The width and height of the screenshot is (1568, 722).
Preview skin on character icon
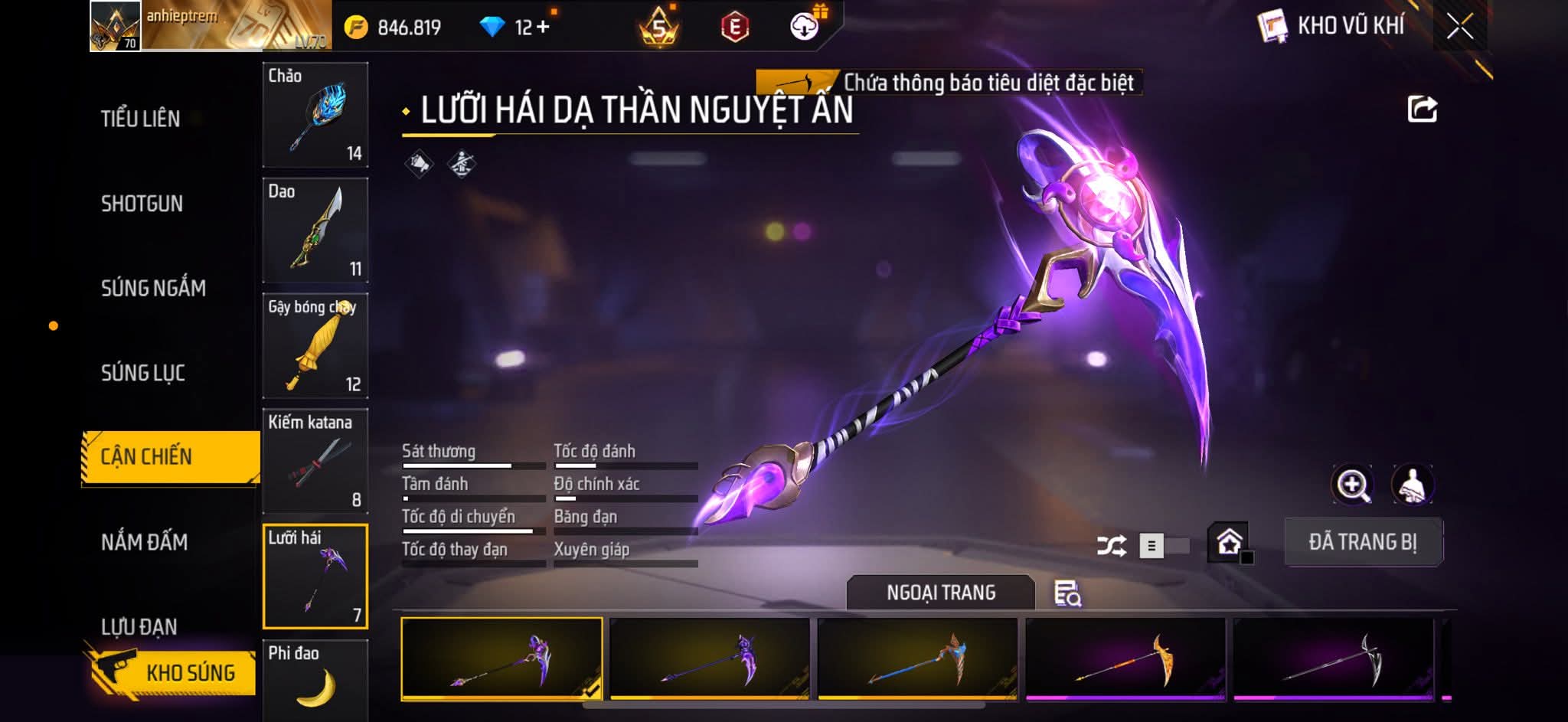pyautogui.click(x=1412, y=485)
